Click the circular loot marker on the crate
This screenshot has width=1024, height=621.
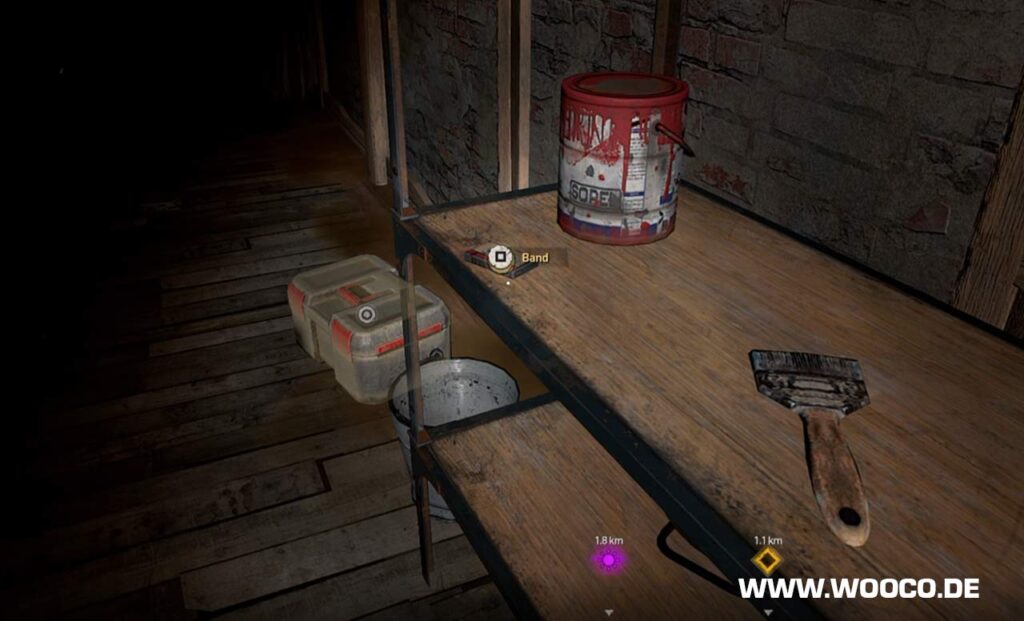(x=367, y=315)
